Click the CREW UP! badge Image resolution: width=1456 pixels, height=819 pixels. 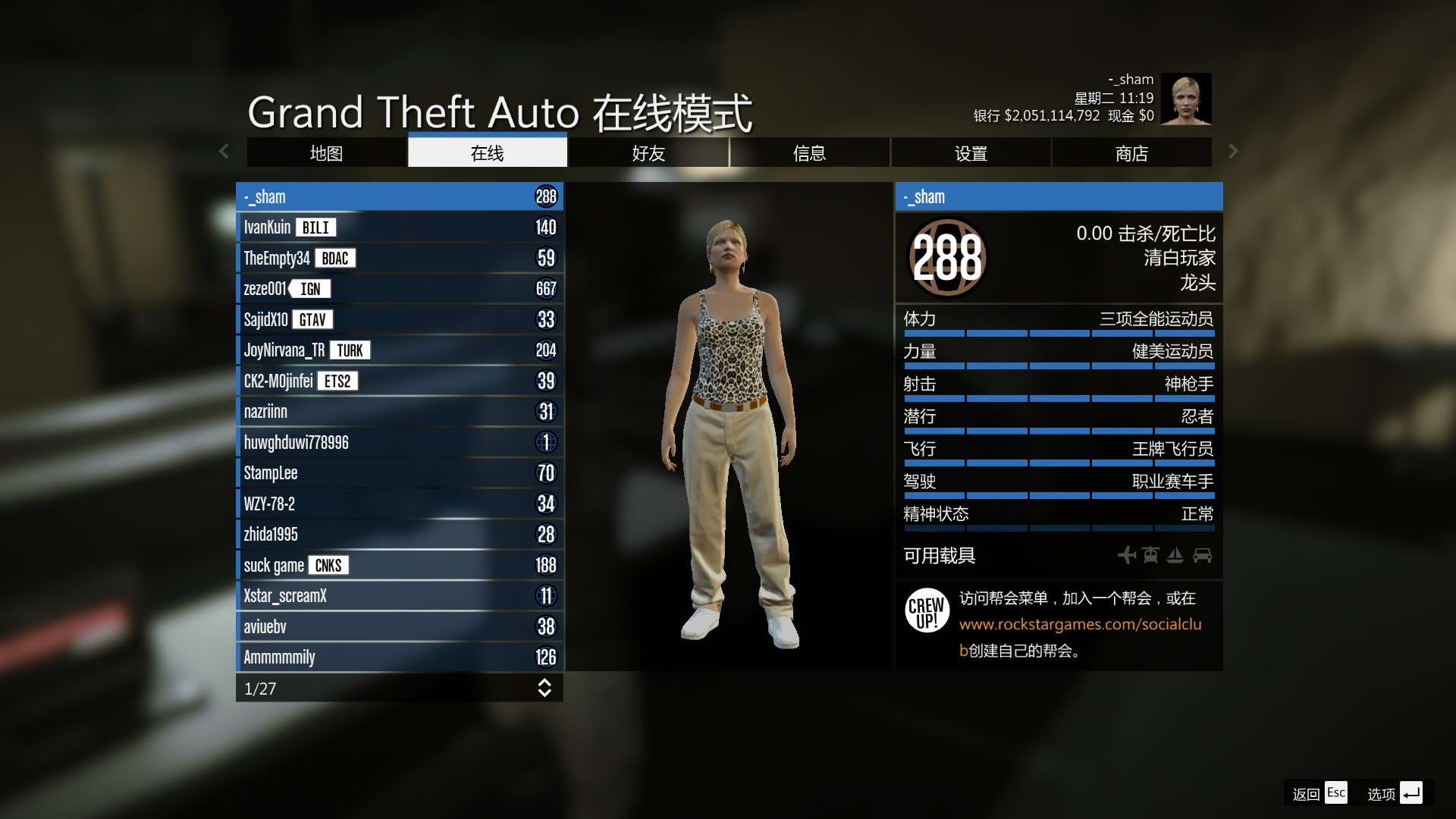tap(927, 610)
